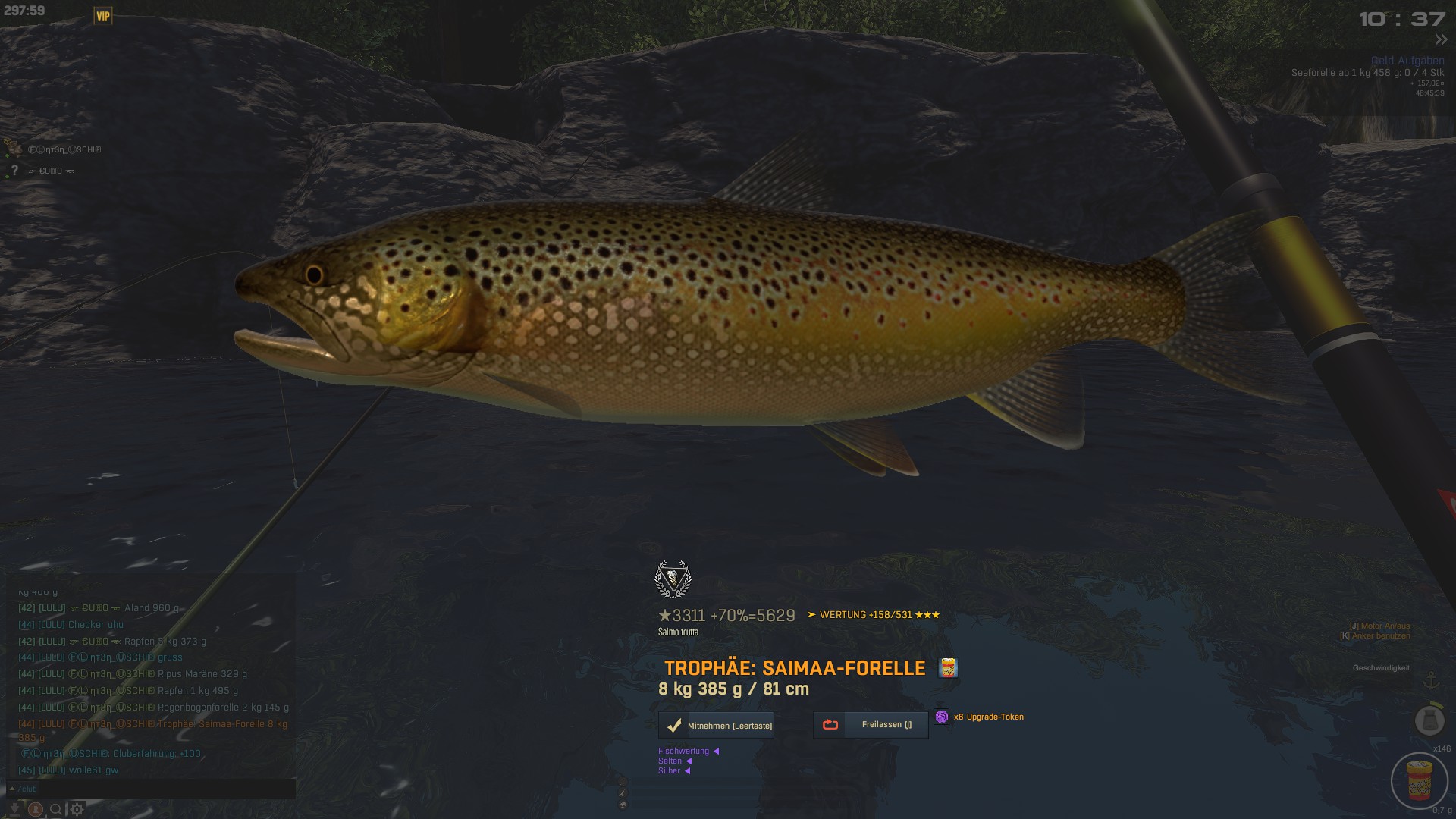The image size is (1456, 819).
Task: Expand the chat channel arrow beside /club
Action: point(12,789)
